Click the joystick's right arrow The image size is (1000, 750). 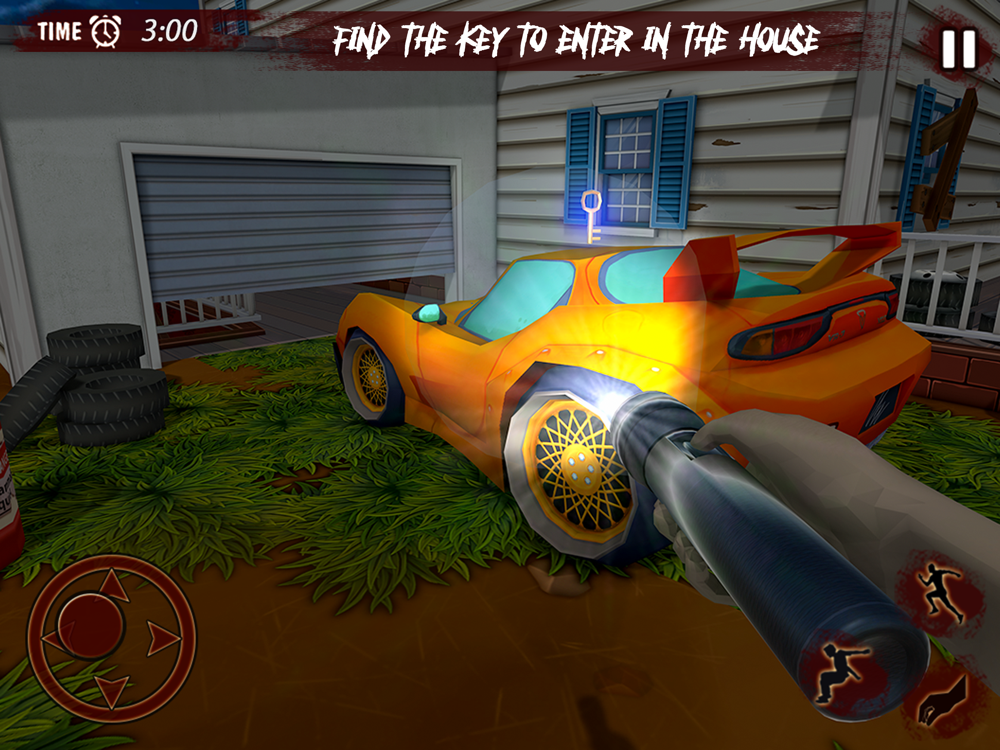click(163, 637)
